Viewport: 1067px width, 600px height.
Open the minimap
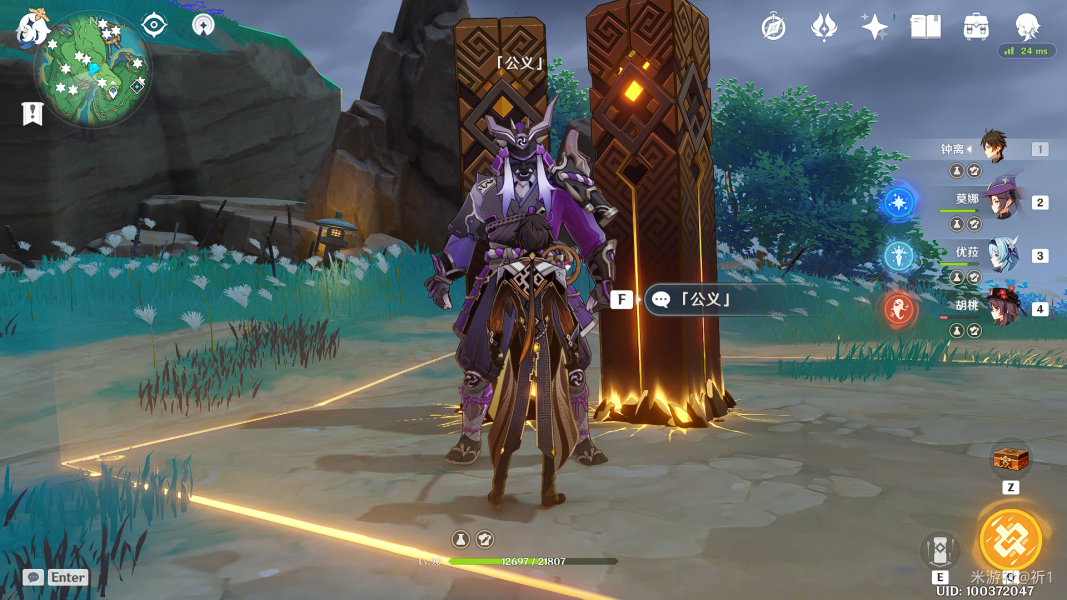[92, 70]
